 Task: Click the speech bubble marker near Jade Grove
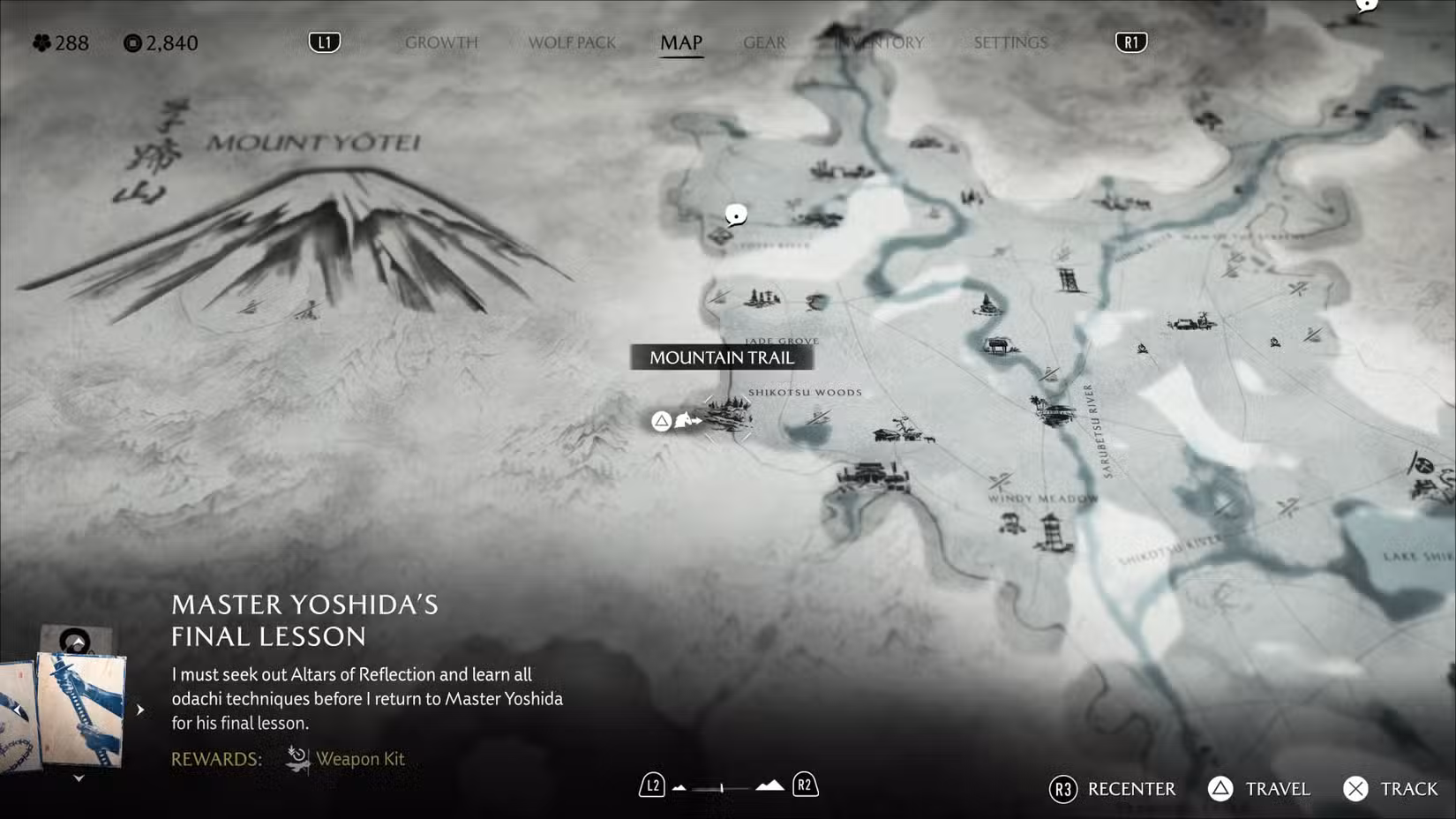point(736,214)
